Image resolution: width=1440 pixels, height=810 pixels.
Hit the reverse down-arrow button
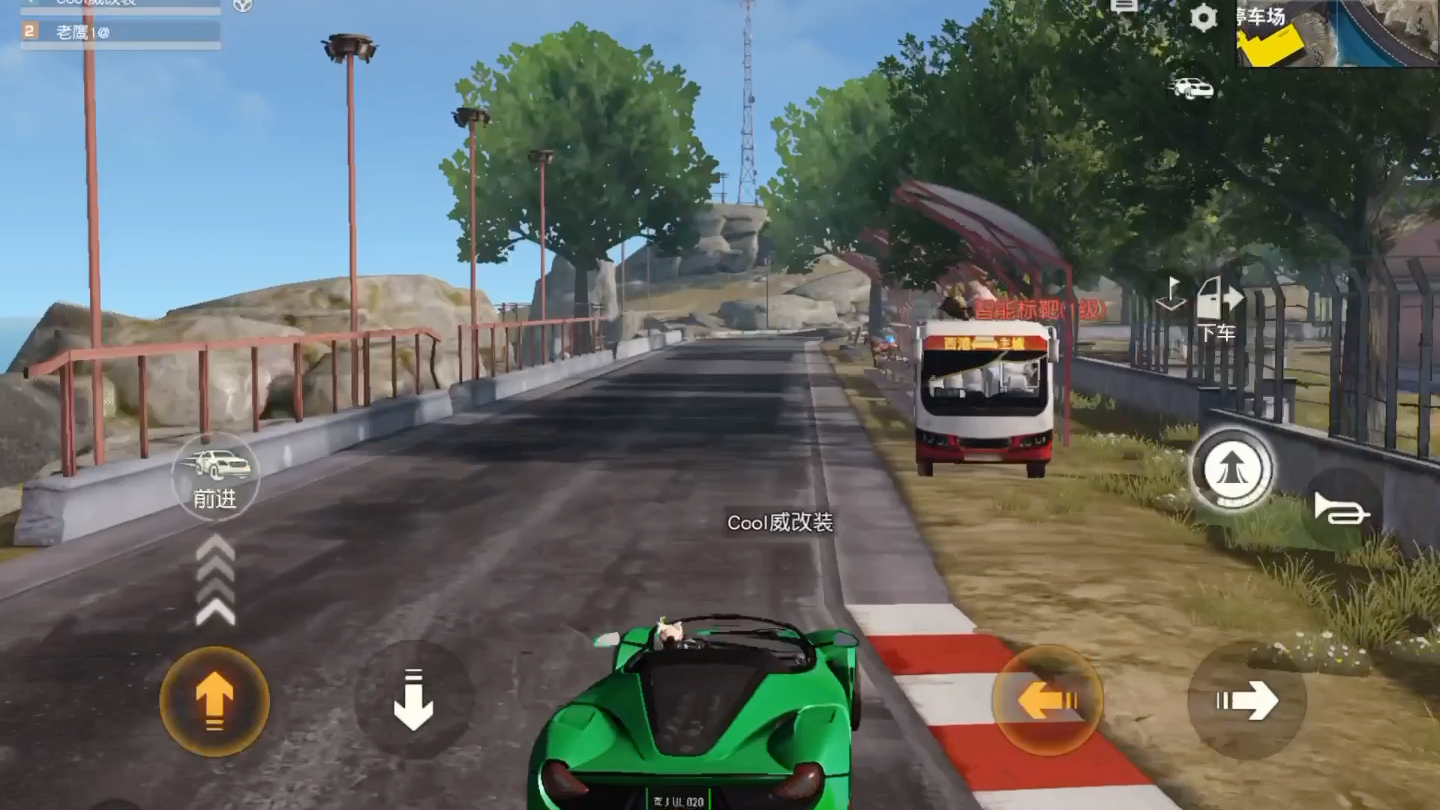pyautogui.click(x=413, y=699)
